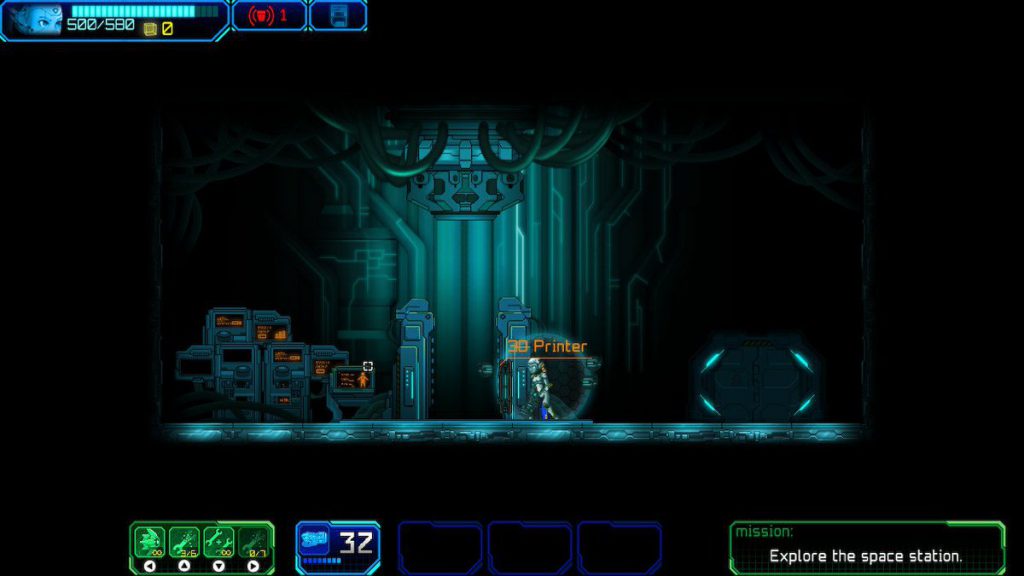
Task: Click the blue-faced character portrait
Action: pos(35,19)
